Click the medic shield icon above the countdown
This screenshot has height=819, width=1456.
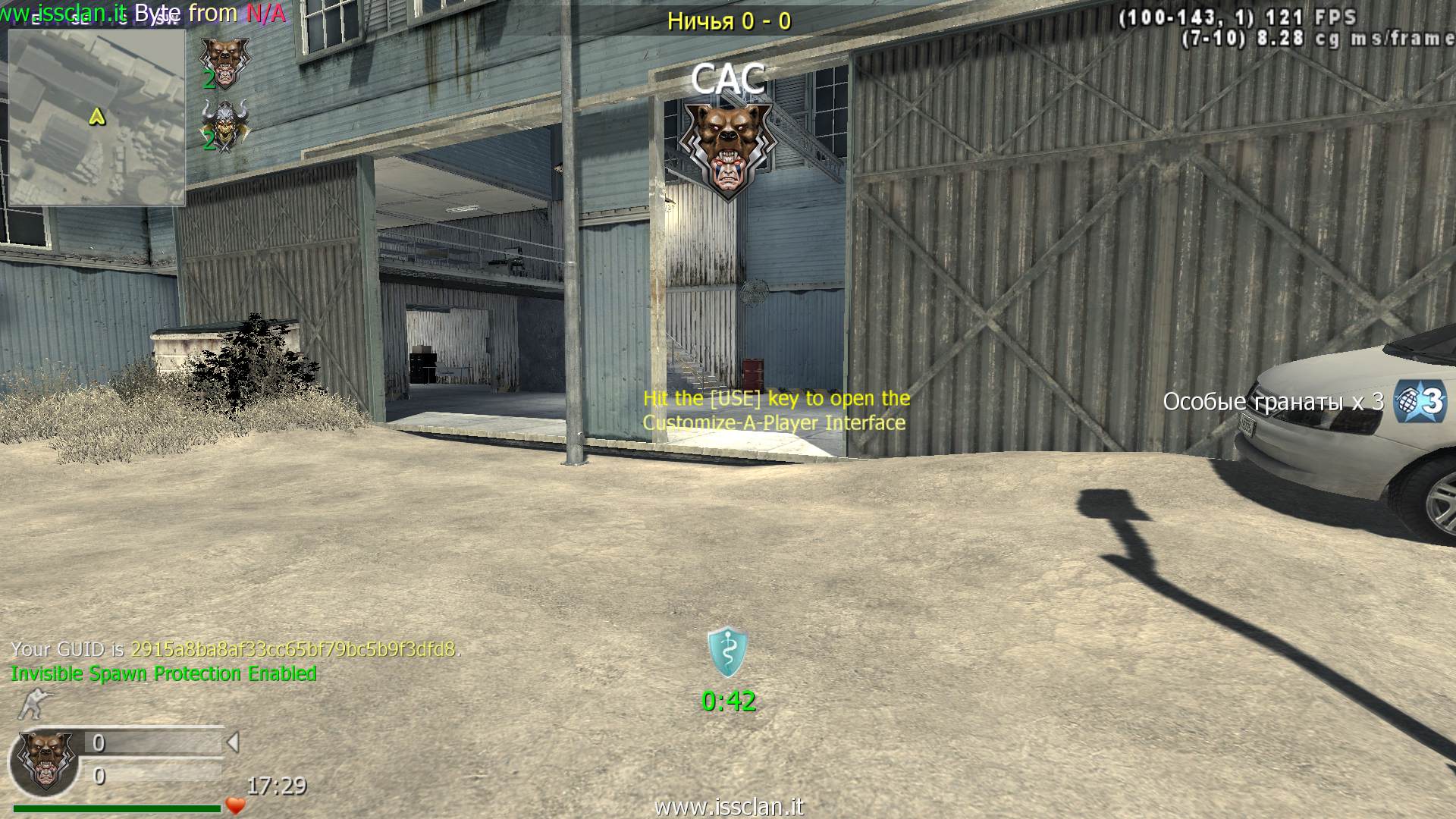pos(727,652)
